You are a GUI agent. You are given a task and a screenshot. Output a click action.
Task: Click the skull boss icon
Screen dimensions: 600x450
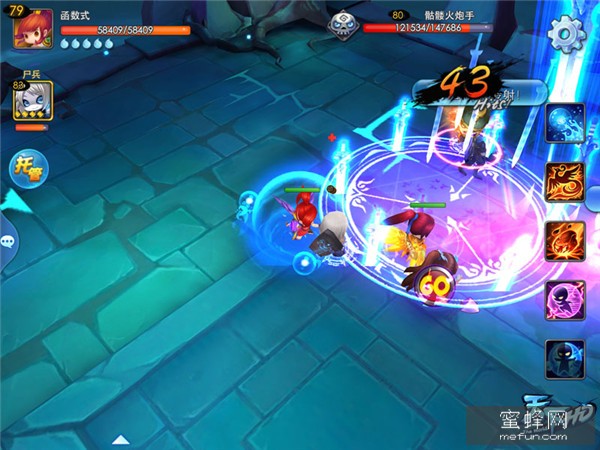pyautogui.click(x=341, y=22)
